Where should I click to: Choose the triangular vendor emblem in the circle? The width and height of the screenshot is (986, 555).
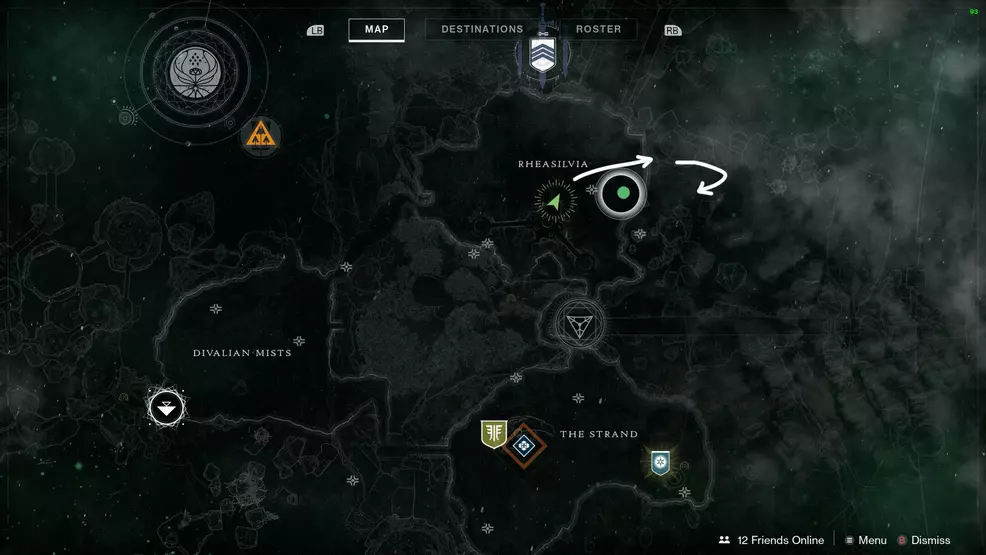click(579, 323)
